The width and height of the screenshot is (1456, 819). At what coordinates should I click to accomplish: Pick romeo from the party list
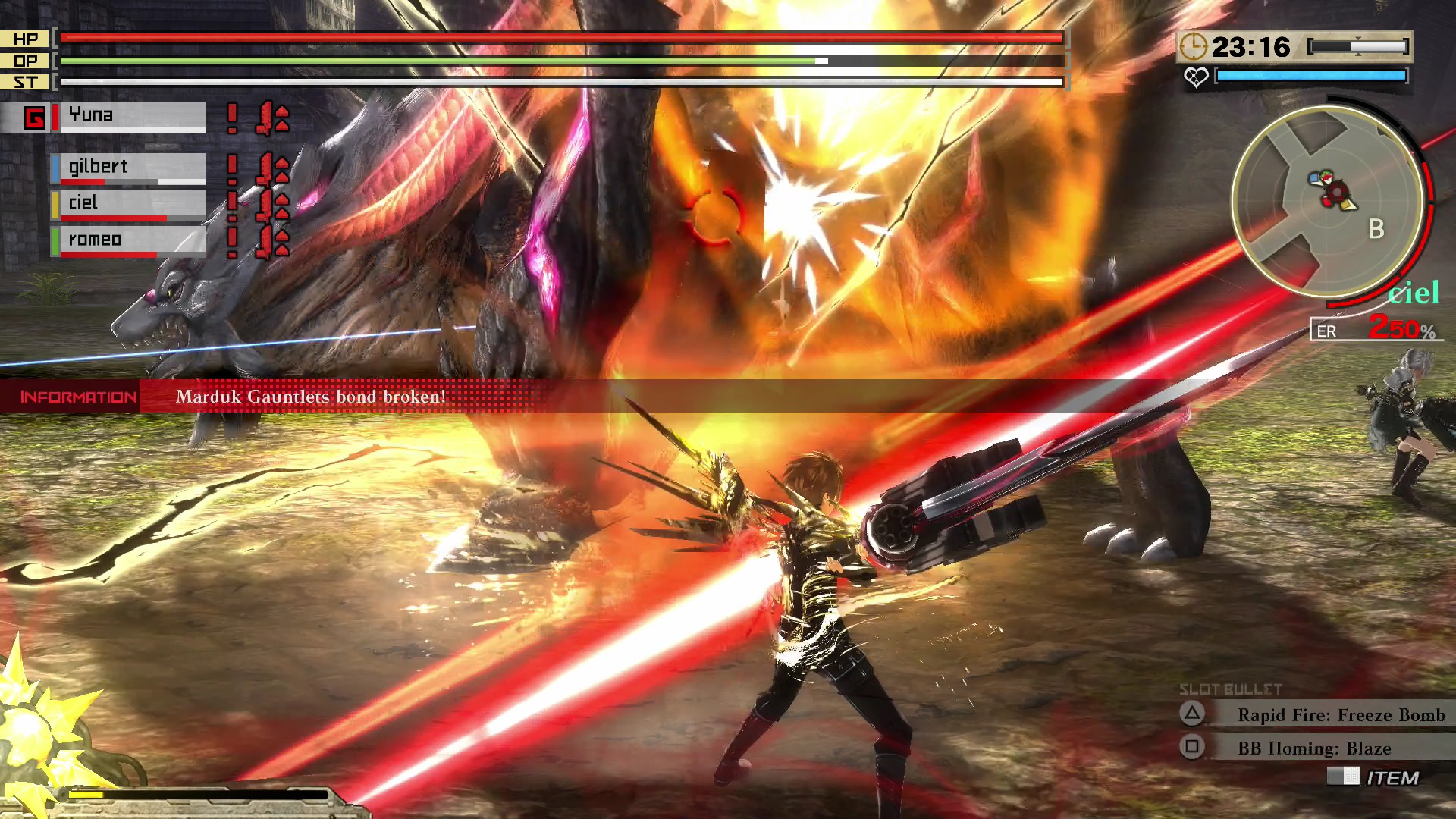pyautogui.click(x=129, y=240)
